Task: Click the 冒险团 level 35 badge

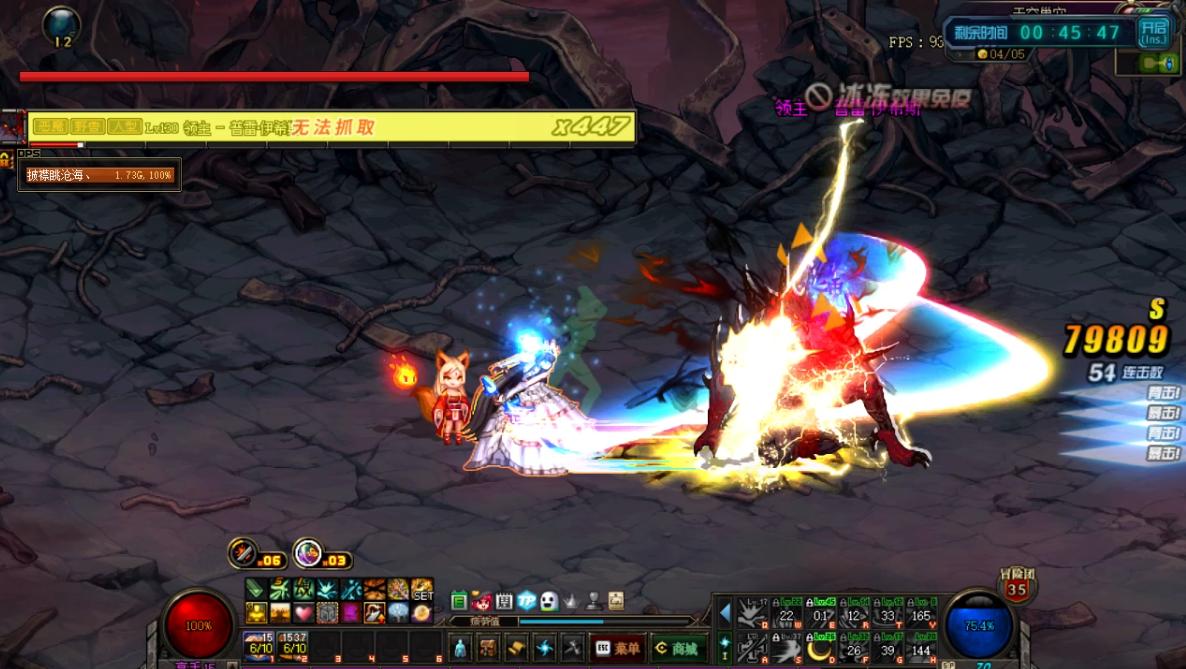Action: pyautogui.click(x=1016, y=587)
